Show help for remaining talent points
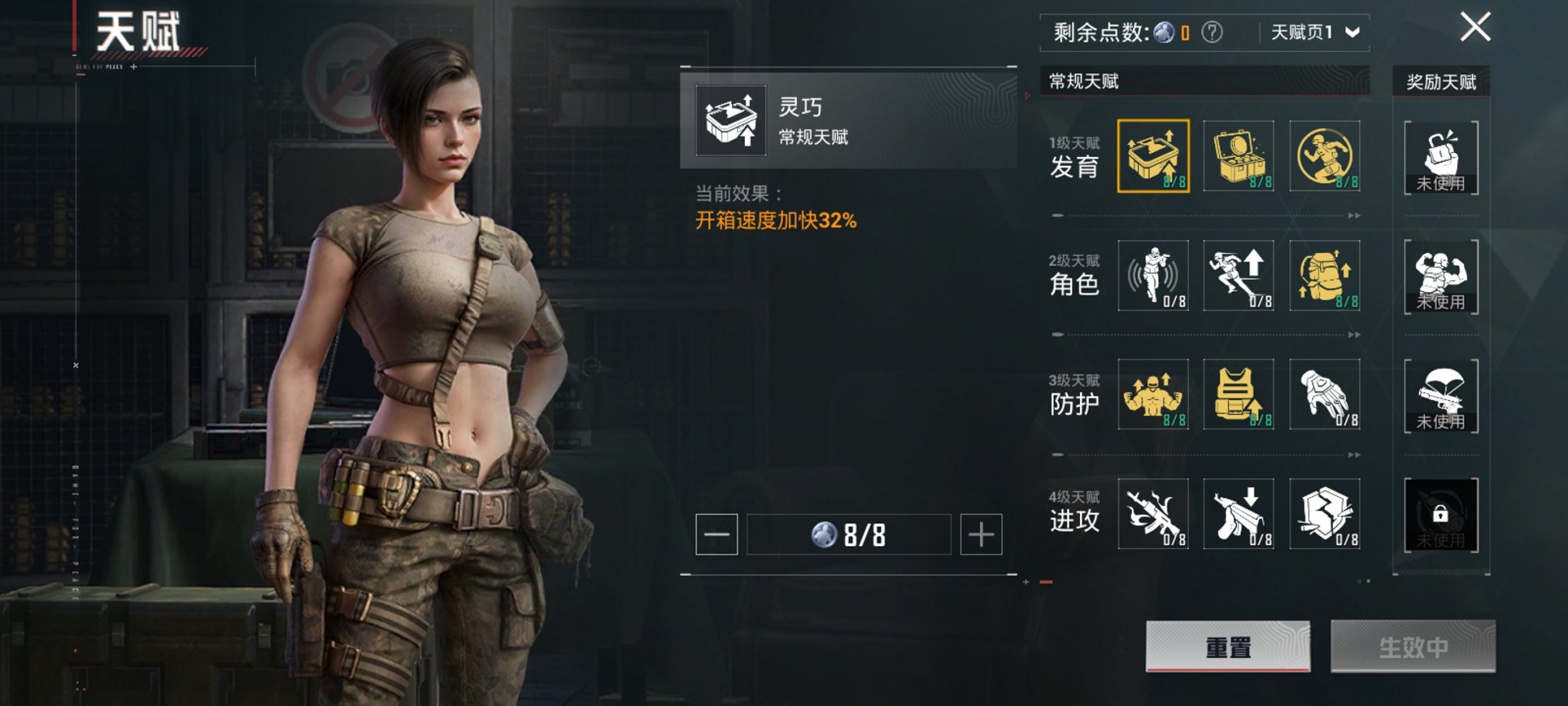The height and width of the screenshot is (706, 1568). 1212,32
